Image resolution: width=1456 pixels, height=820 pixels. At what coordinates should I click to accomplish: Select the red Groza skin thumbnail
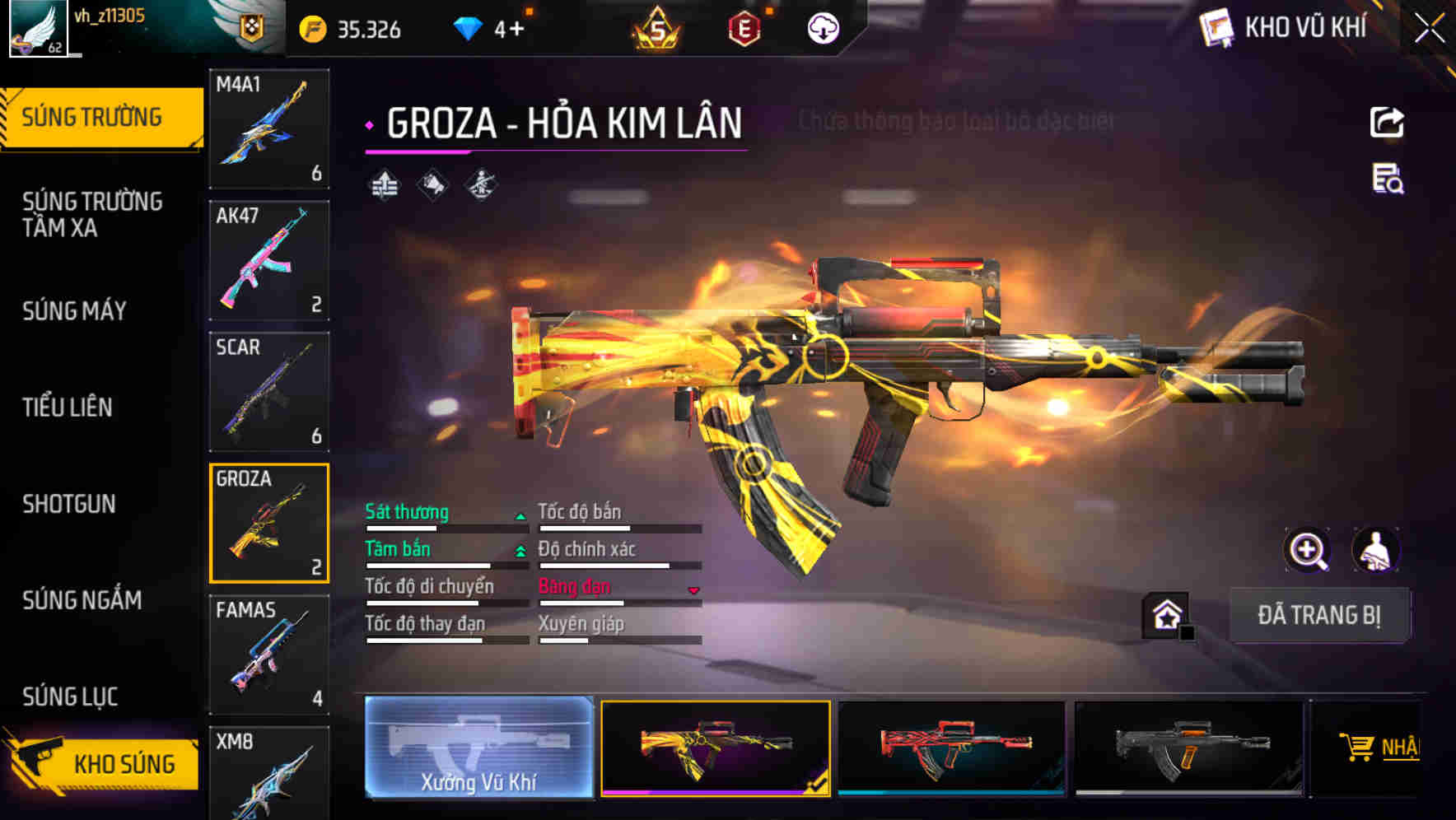[x=951, y=748]
